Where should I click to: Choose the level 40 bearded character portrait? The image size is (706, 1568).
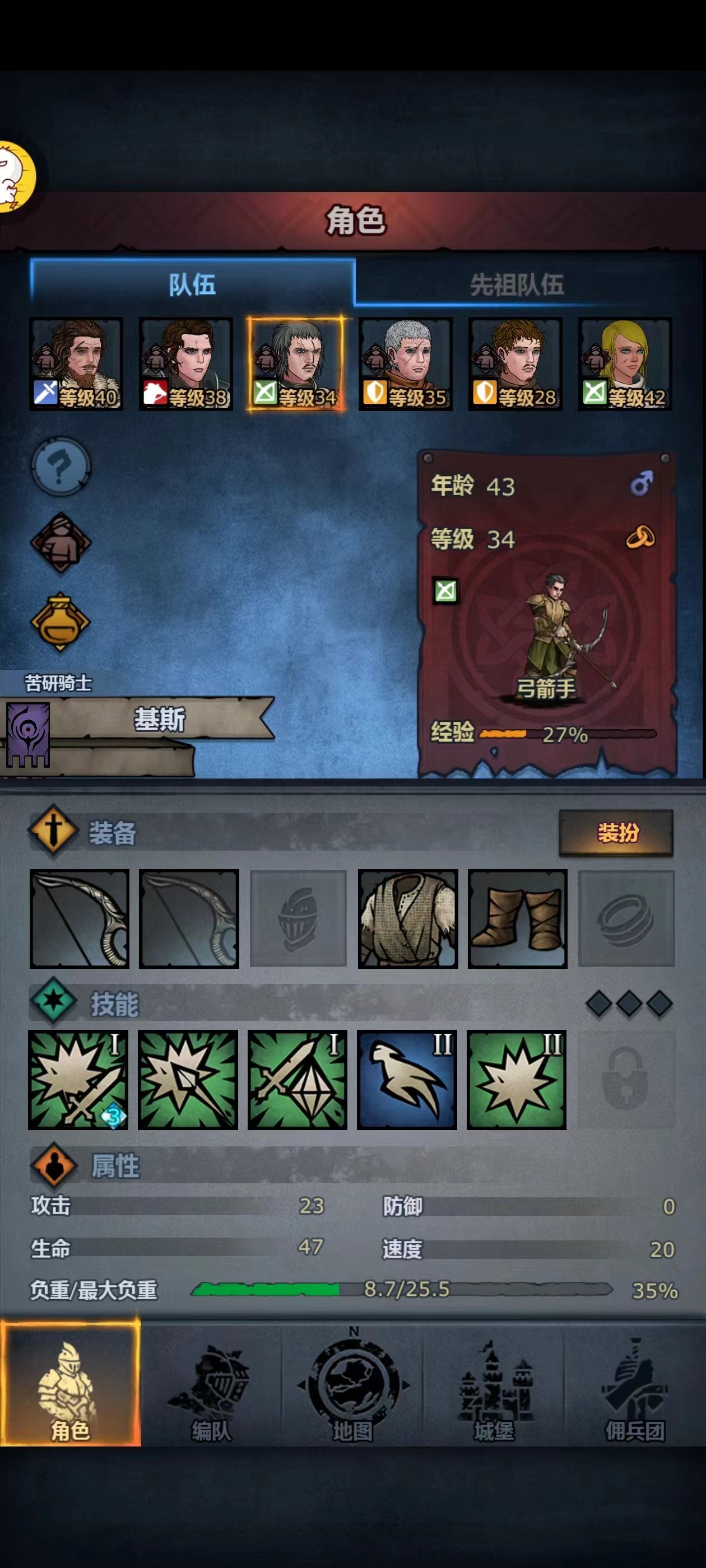pos(76,363)
